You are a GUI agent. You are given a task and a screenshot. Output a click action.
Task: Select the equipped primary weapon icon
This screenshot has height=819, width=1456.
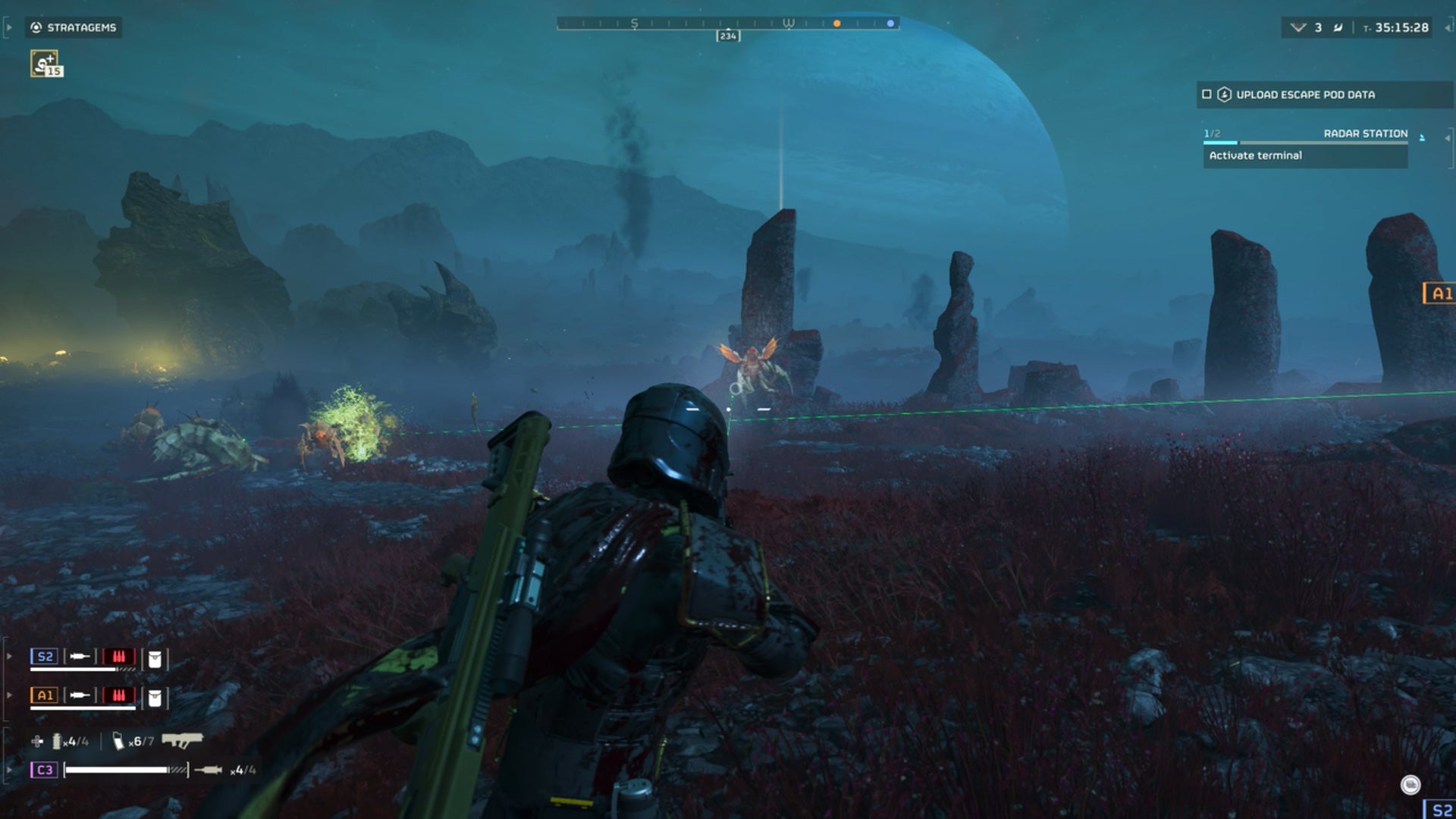pyautogui.click(x=182, y=739)
